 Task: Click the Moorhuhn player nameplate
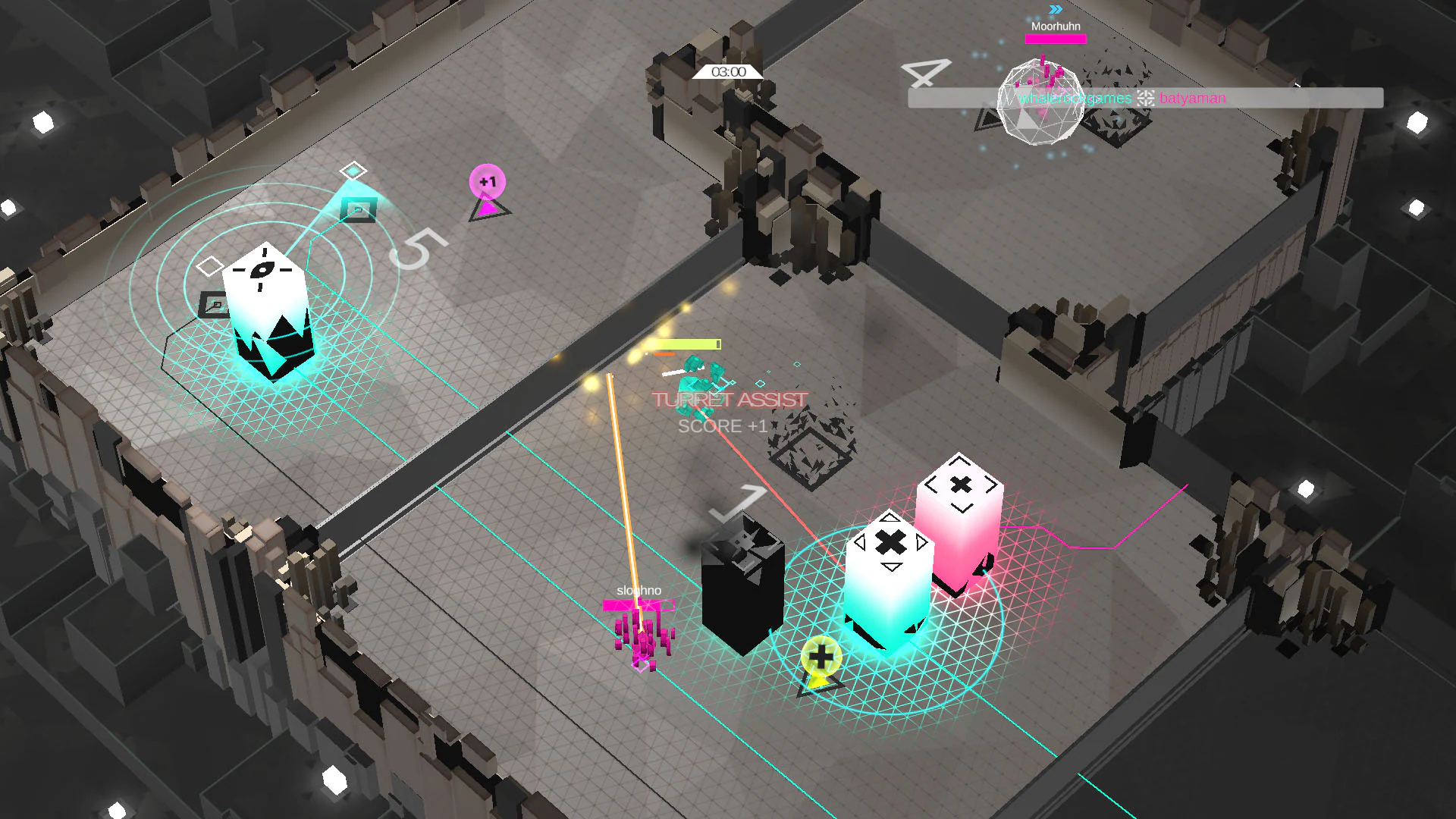(1055, 25)
